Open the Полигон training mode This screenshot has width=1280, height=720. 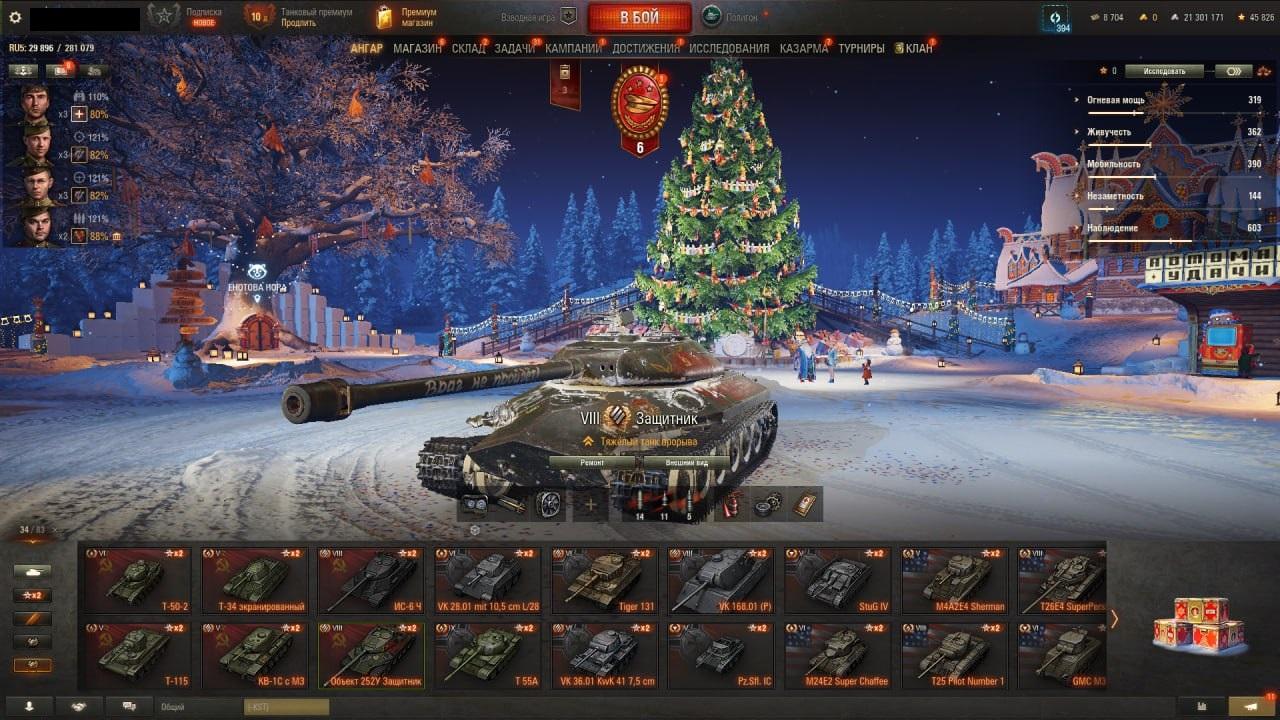730,17
